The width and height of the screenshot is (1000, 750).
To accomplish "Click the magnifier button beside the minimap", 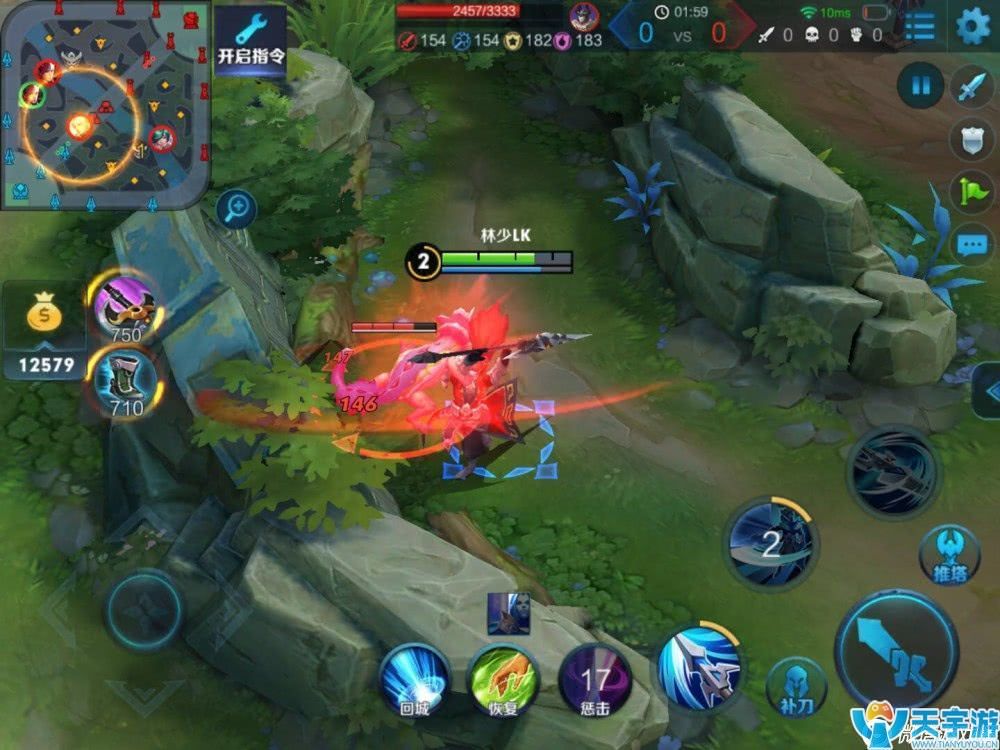I will [237, 208].
